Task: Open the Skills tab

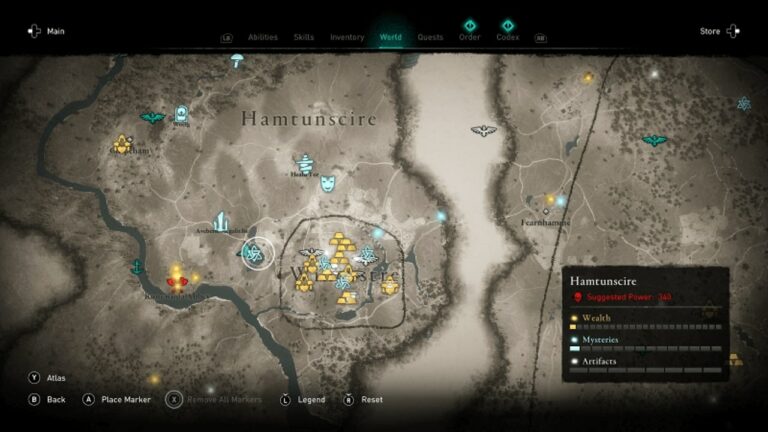Action: point(303,37)
